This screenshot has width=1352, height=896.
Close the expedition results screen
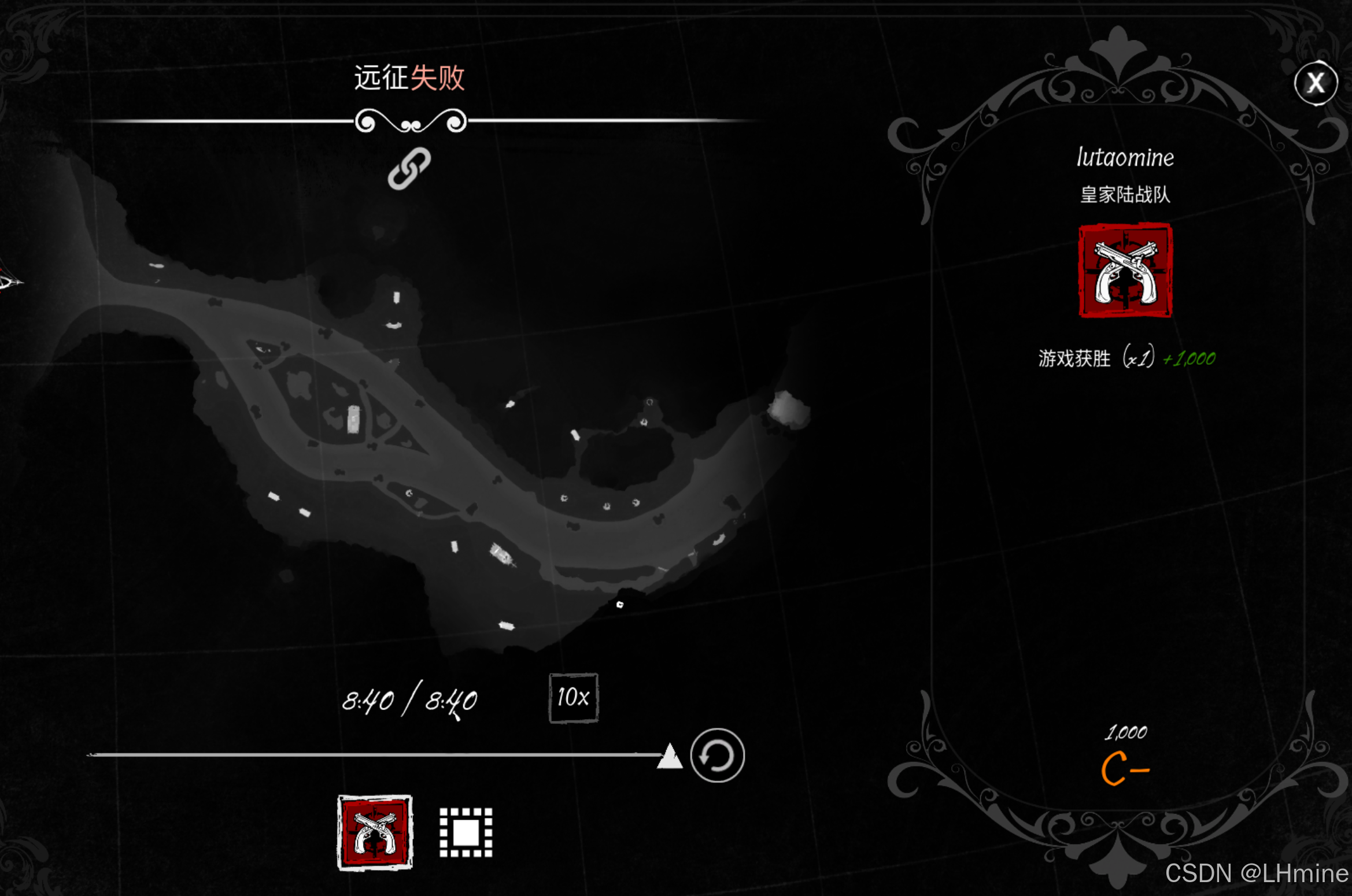click(1316, 83)
